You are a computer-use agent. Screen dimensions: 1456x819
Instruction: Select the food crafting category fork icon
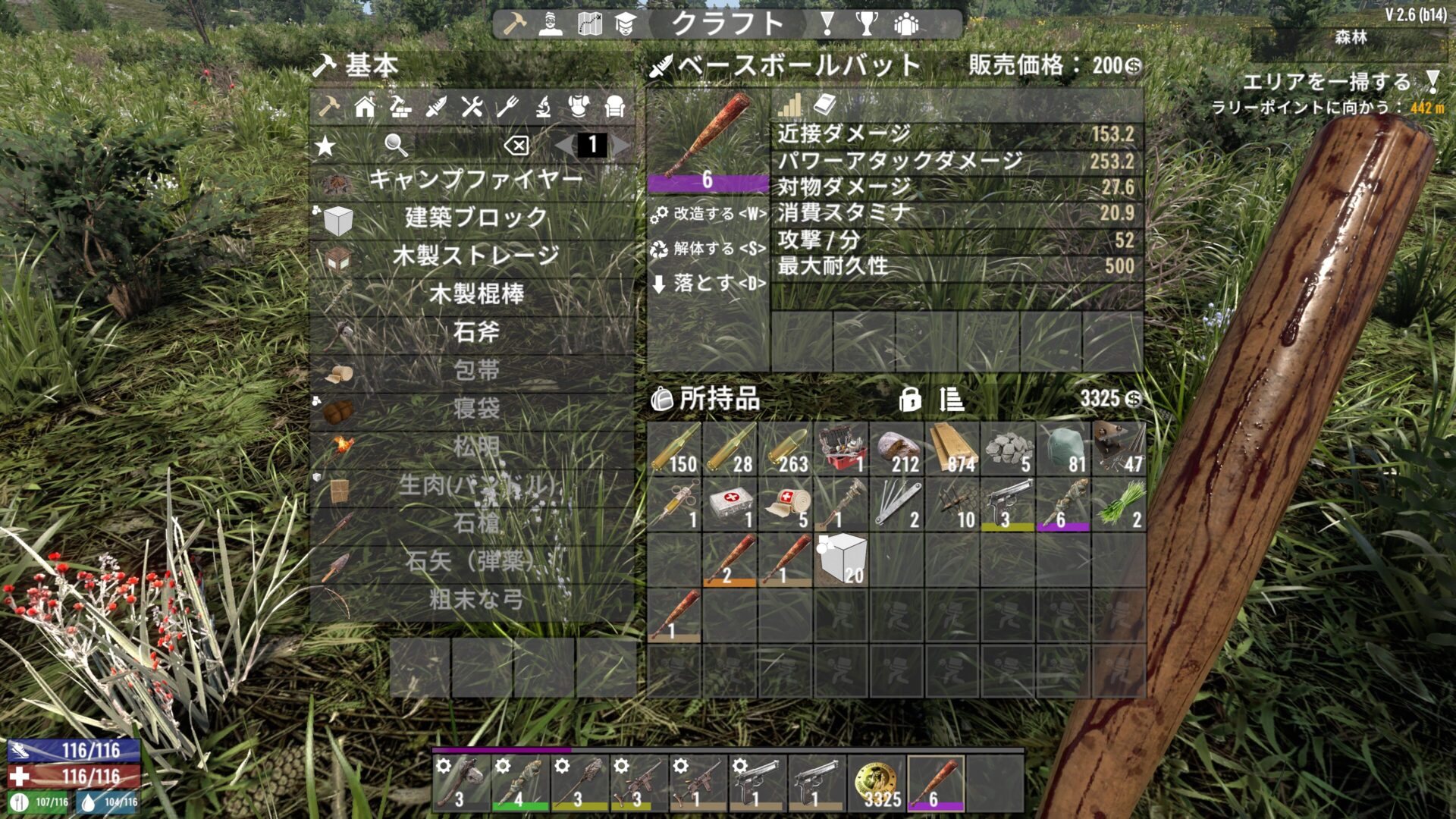point(507,106)
